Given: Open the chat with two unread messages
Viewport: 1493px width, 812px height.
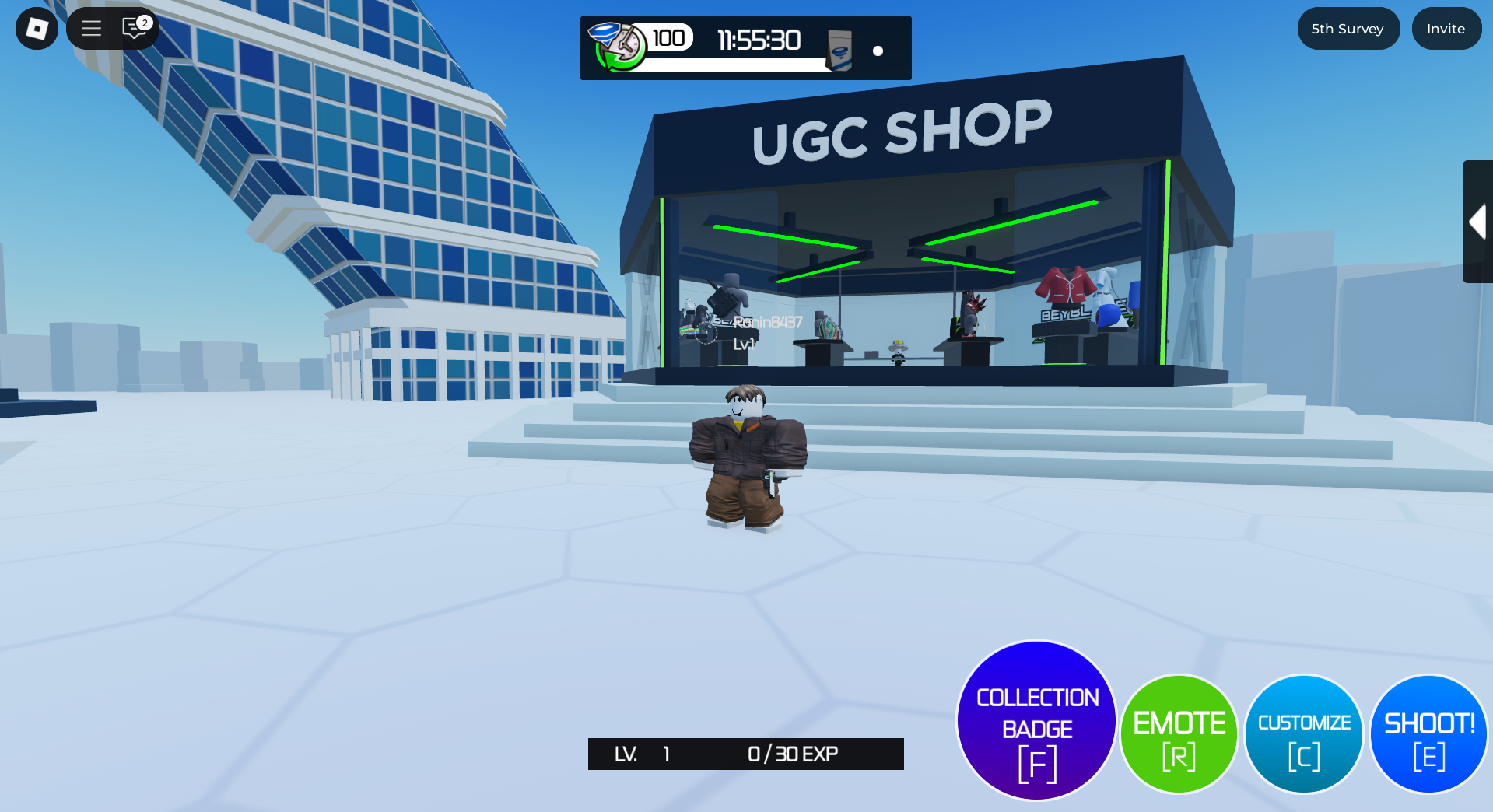Looking at the screenshot, I should tap(135, 29).
